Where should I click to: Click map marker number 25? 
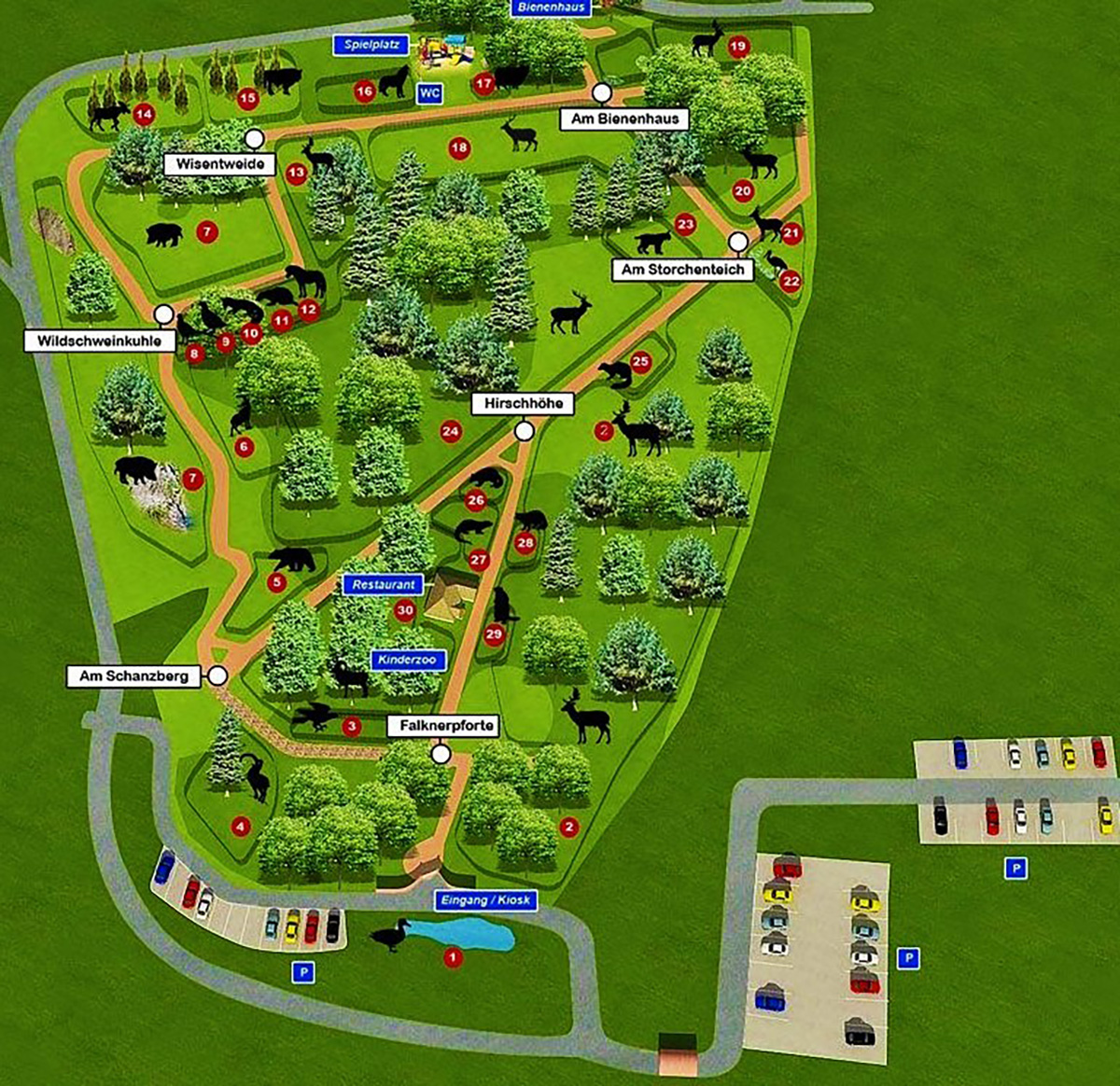tap(640, 362)
